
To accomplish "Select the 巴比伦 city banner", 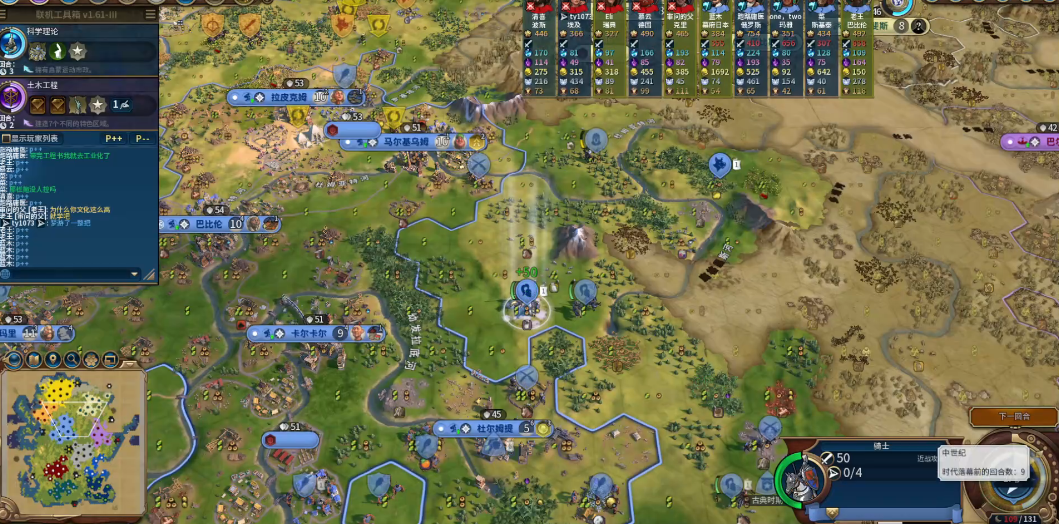I will pyautogui.click(x=208, y=224).
